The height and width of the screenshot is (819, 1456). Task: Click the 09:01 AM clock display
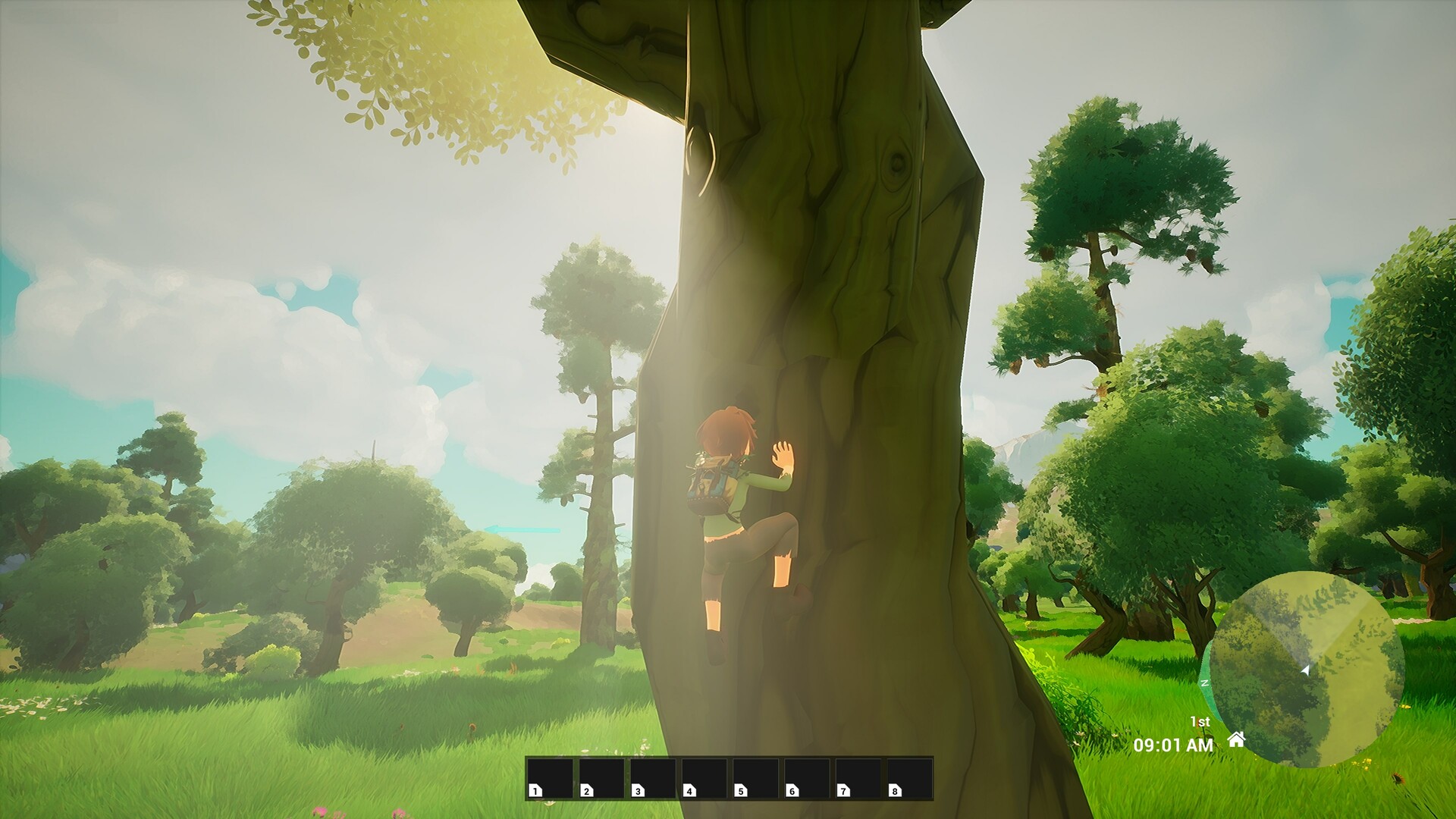1174,745
